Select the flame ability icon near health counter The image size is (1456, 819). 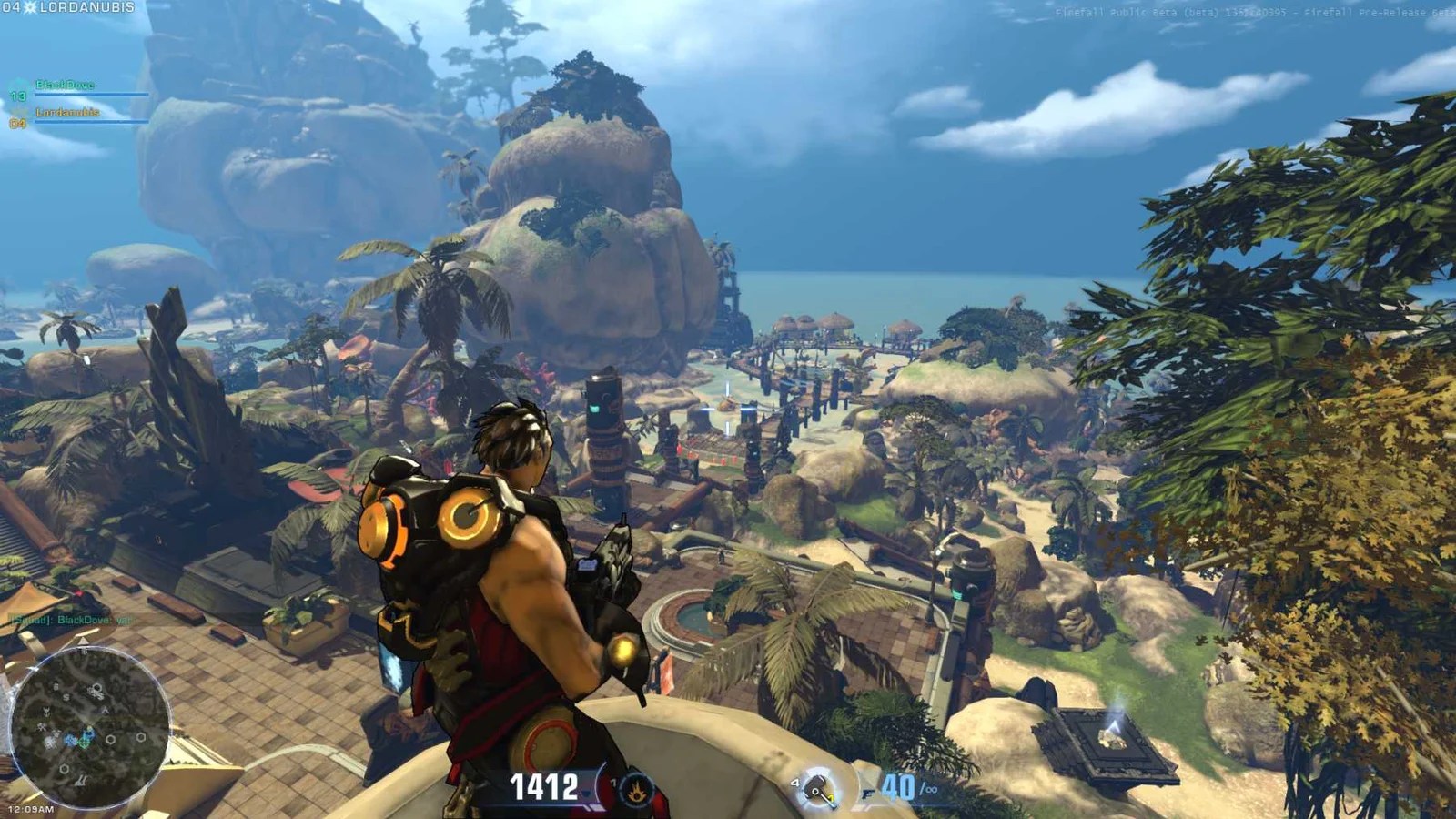click(637, 788)
